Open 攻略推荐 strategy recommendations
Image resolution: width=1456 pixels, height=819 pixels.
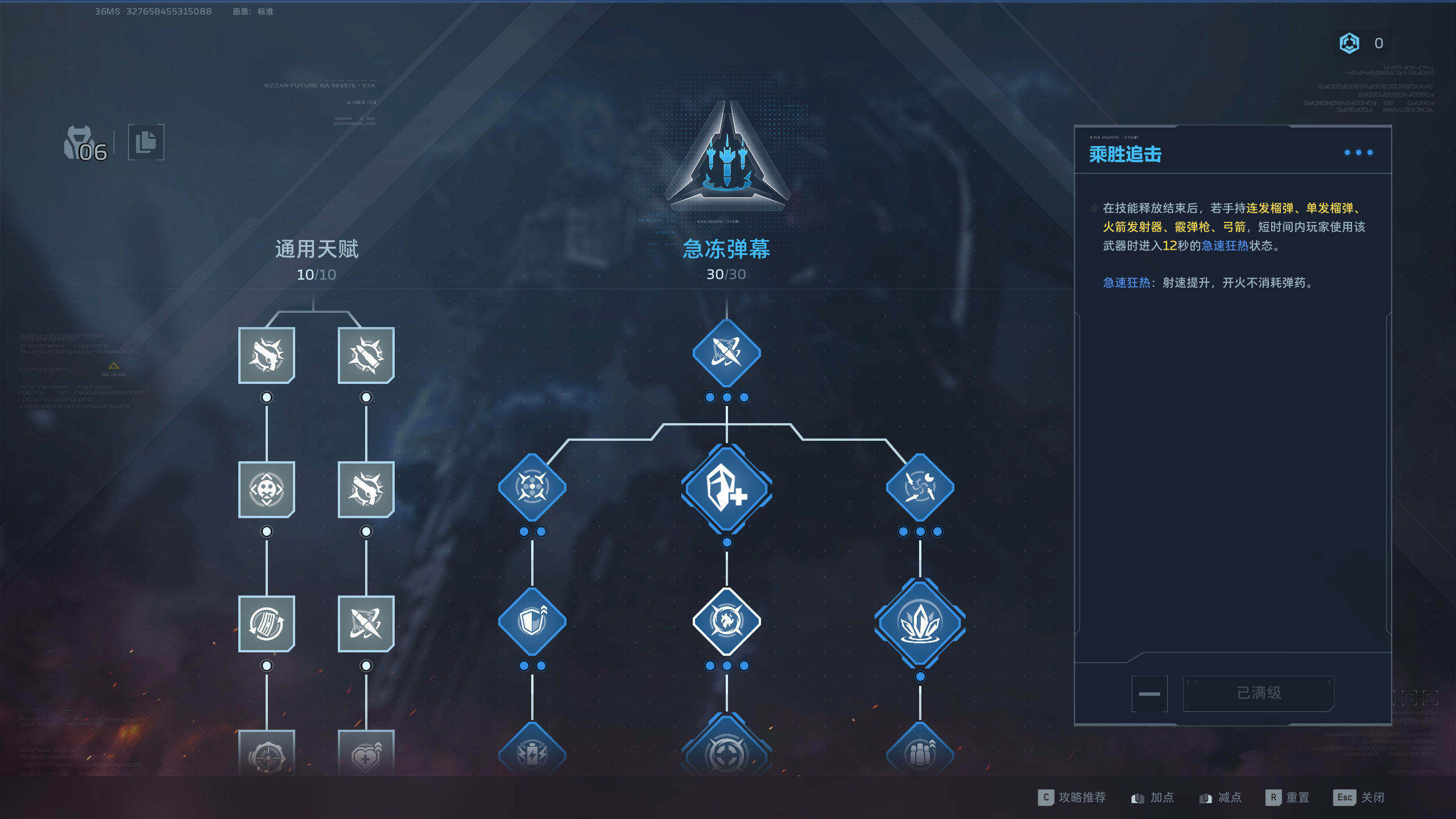pos(1072,797)
